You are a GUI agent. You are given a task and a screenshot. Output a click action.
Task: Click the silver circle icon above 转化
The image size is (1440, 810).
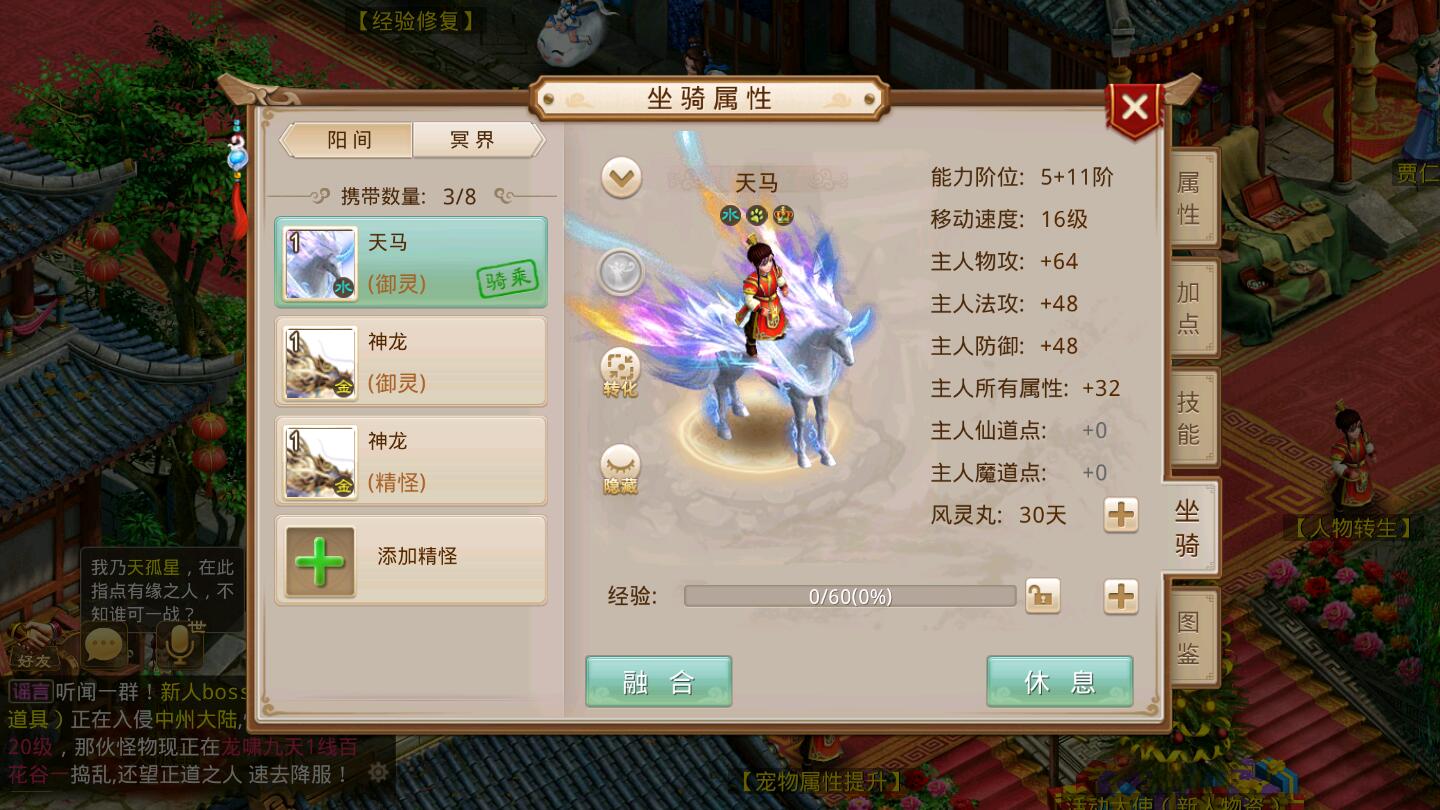pos(620,271)
